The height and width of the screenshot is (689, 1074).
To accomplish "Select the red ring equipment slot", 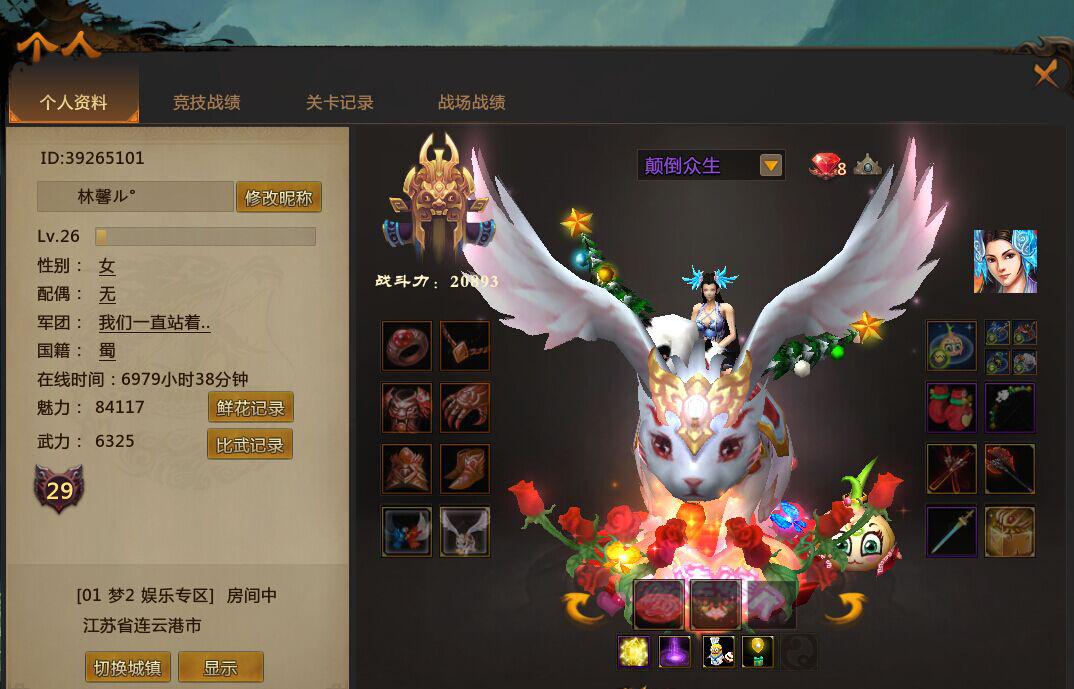I will 407,346.
